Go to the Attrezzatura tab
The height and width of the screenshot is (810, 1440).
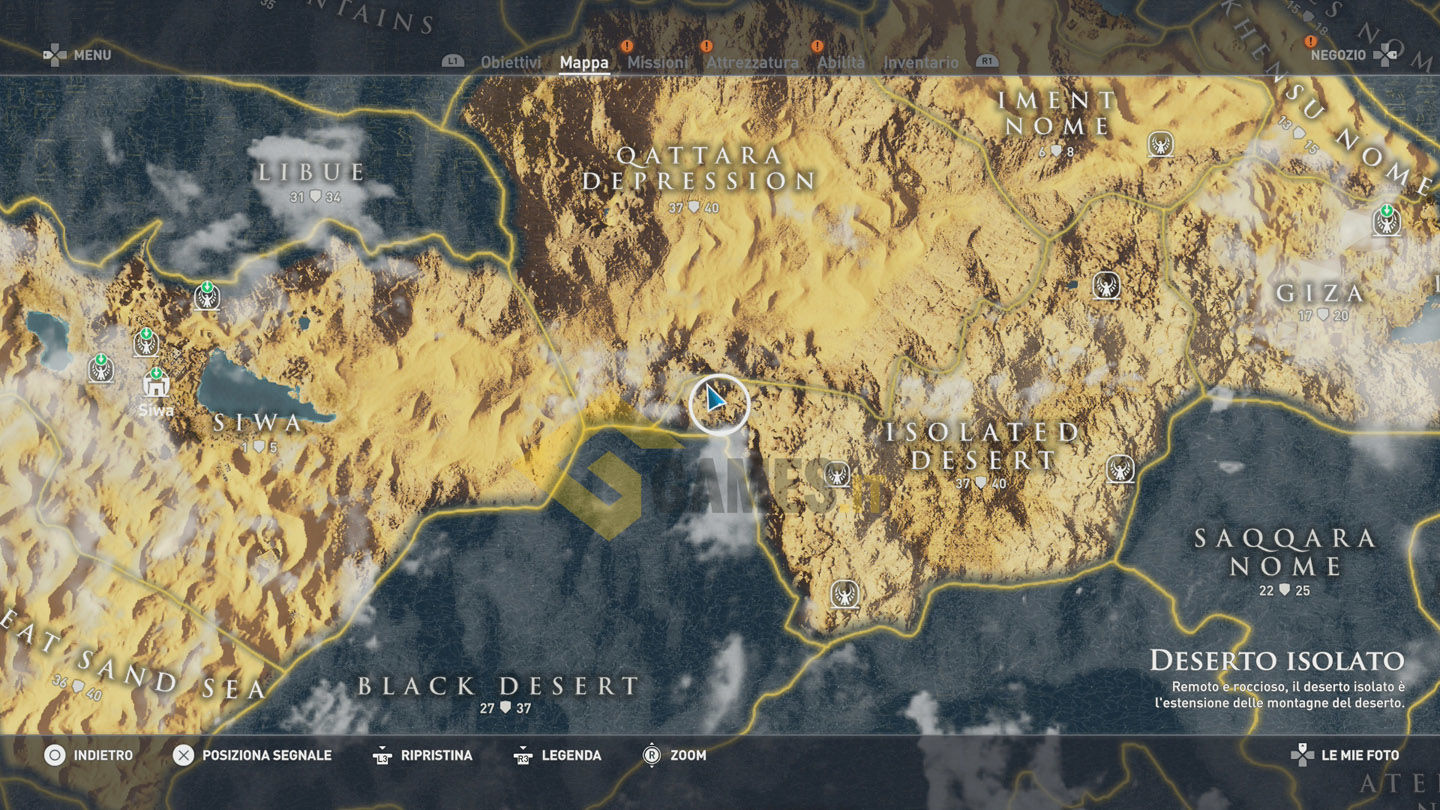point(752,62)
